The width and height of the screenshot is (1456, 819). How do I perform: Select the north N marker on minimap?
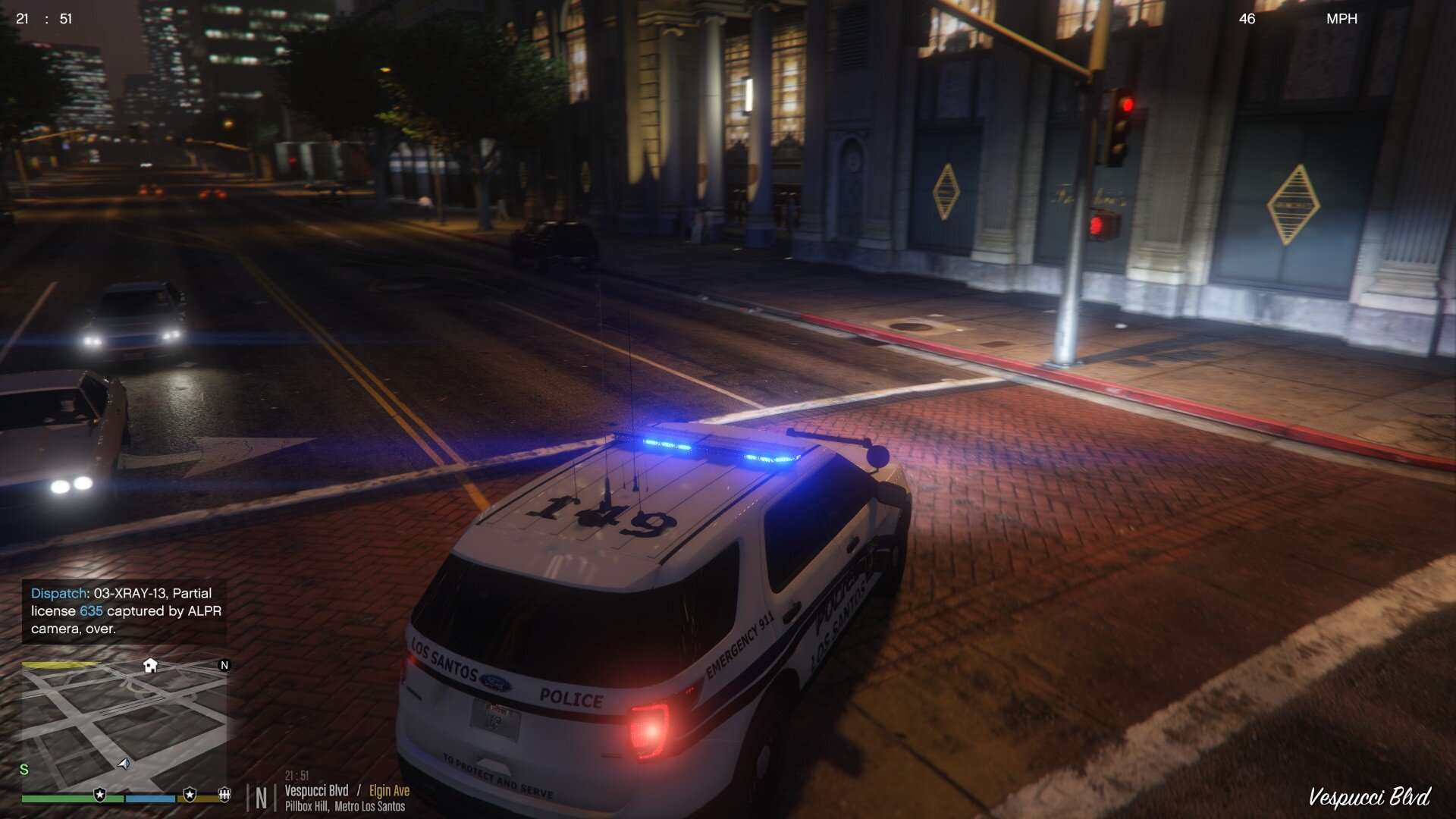224,665
